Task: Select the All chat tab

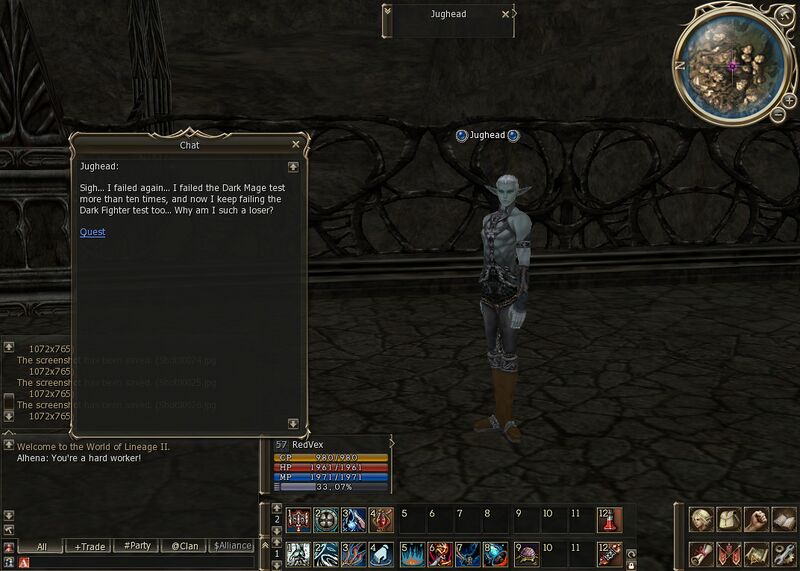Action: (x=42, y=546)
